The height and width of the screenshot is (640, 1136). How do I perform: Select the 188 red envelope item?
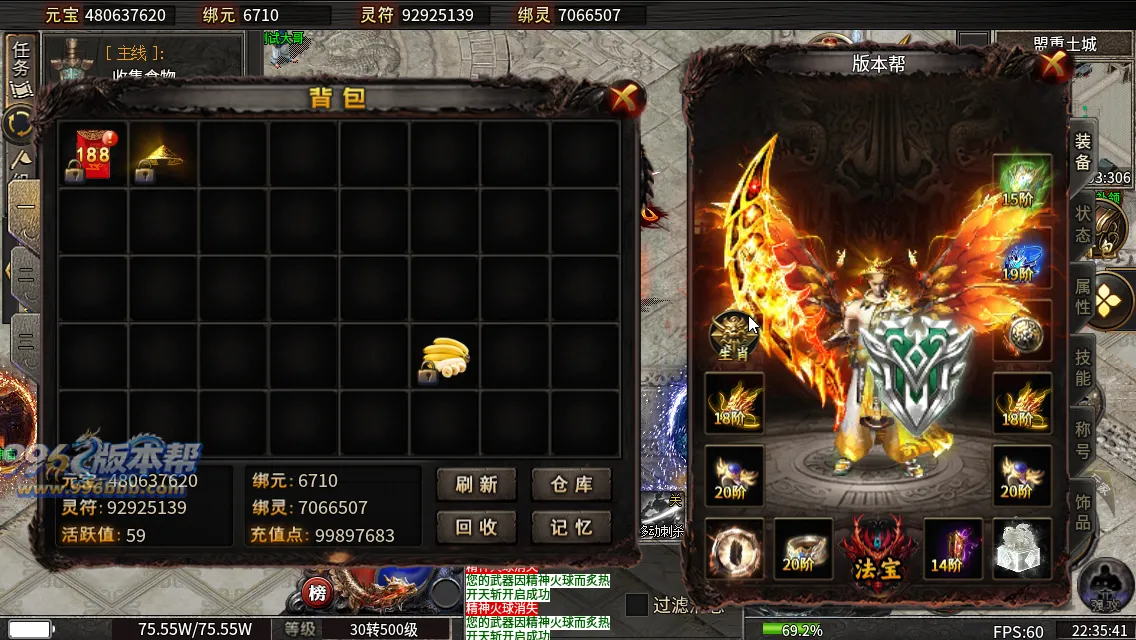92,154
